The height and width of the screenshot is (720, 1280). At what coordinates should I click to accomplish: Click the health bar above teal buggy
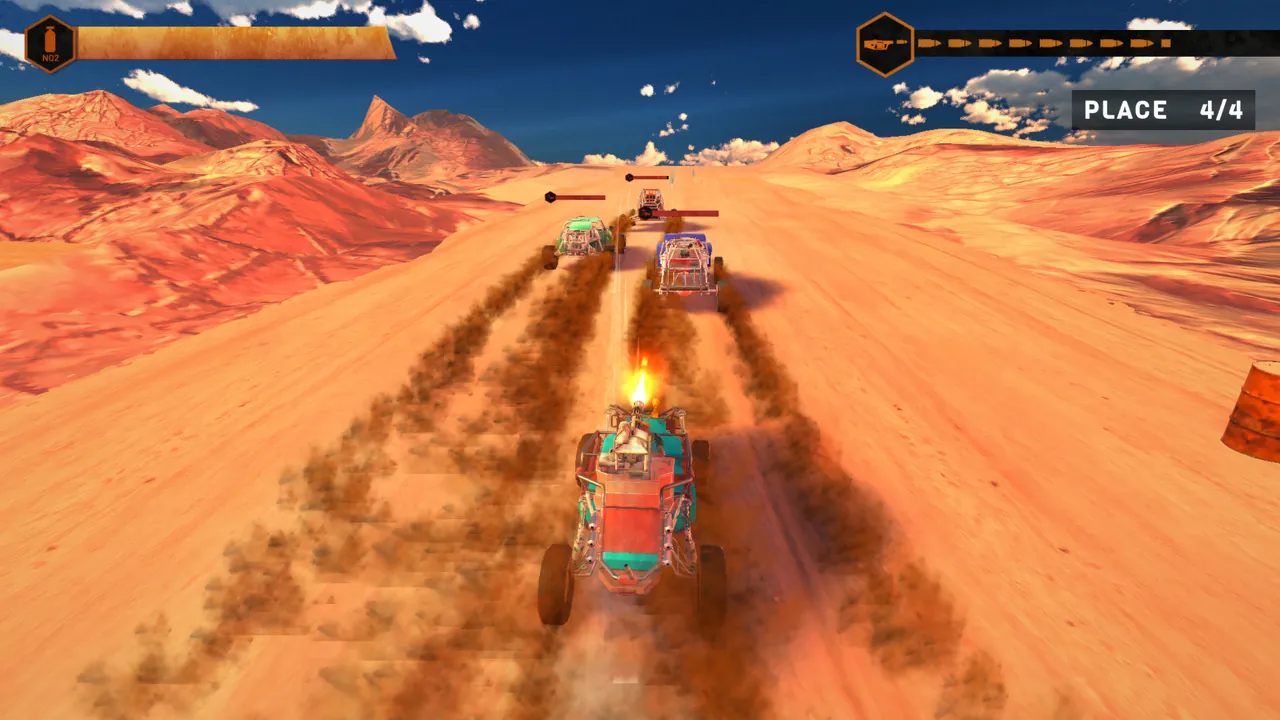[x=575, y=197]
